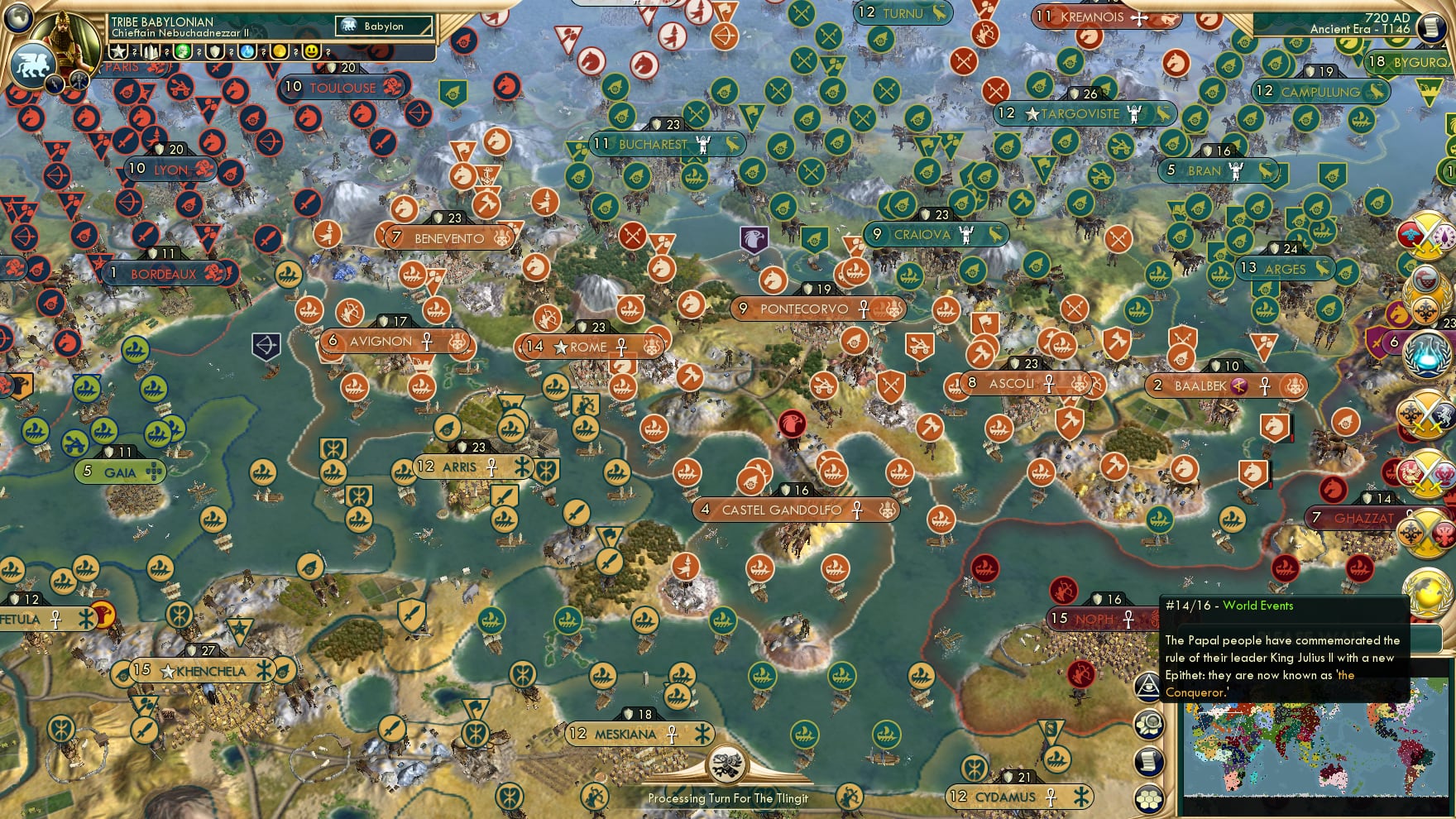Click the happiness smiley icon in top panel

tap(312, 52)
